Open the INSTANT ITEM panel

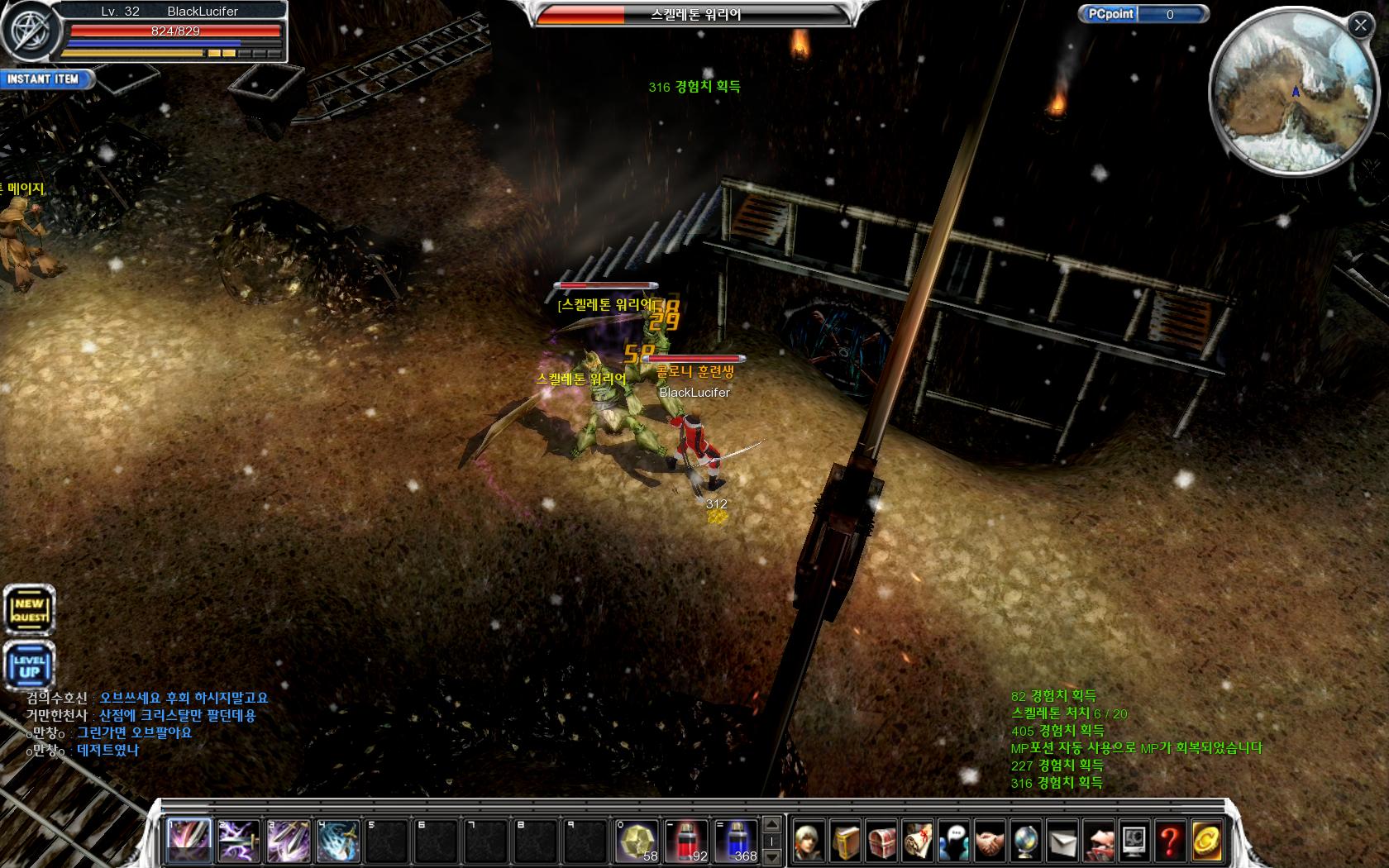tap(45, 79)
